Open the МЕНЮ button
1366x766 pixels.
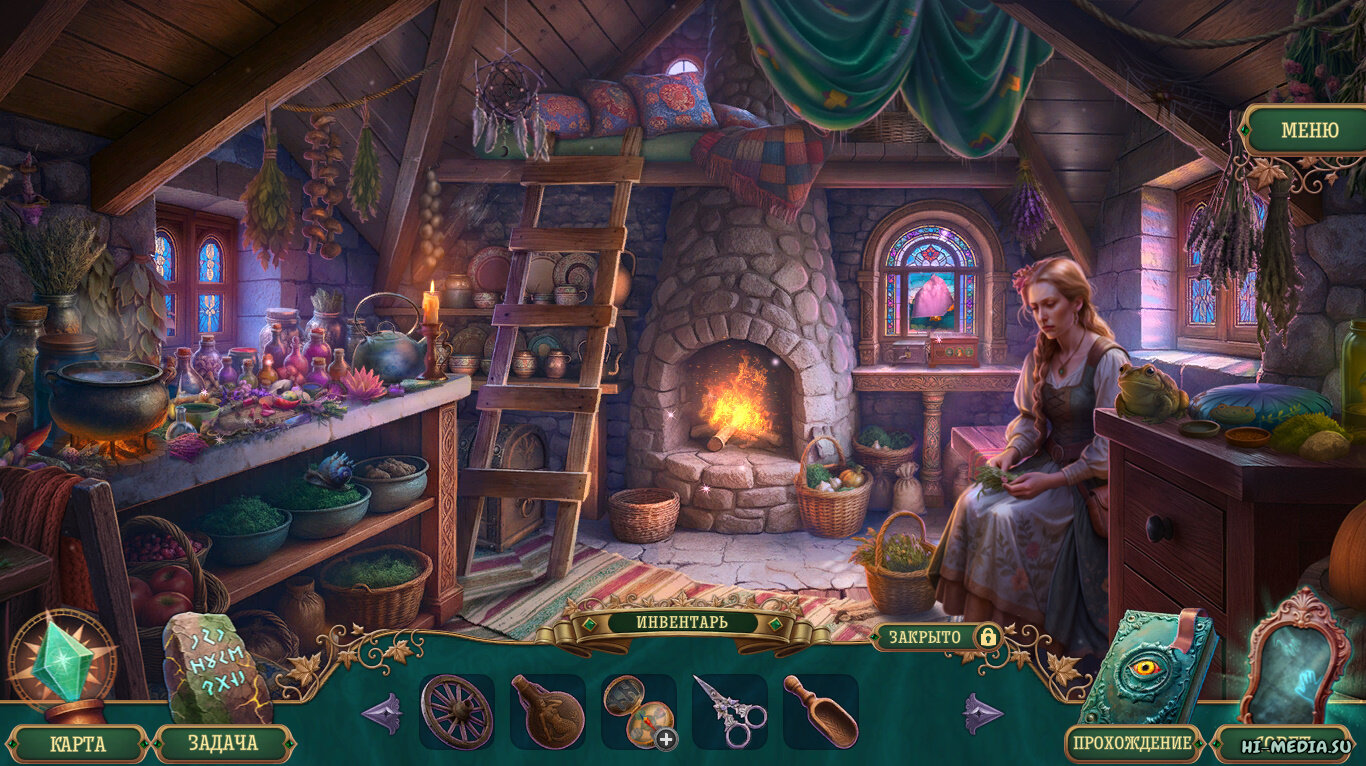[1308, 130]
